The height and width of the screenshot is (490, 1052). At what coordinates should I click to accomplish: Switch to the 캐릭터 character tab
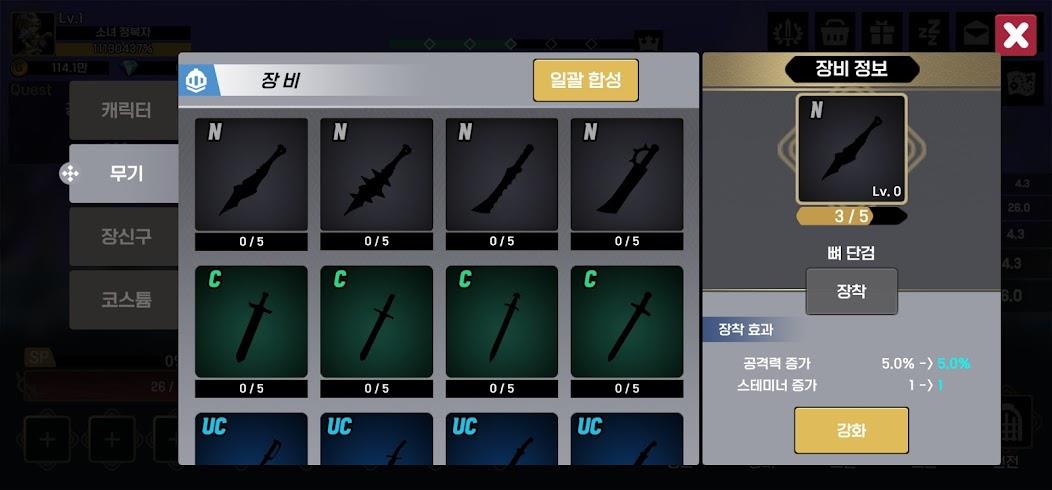click(x=125, y=110)
